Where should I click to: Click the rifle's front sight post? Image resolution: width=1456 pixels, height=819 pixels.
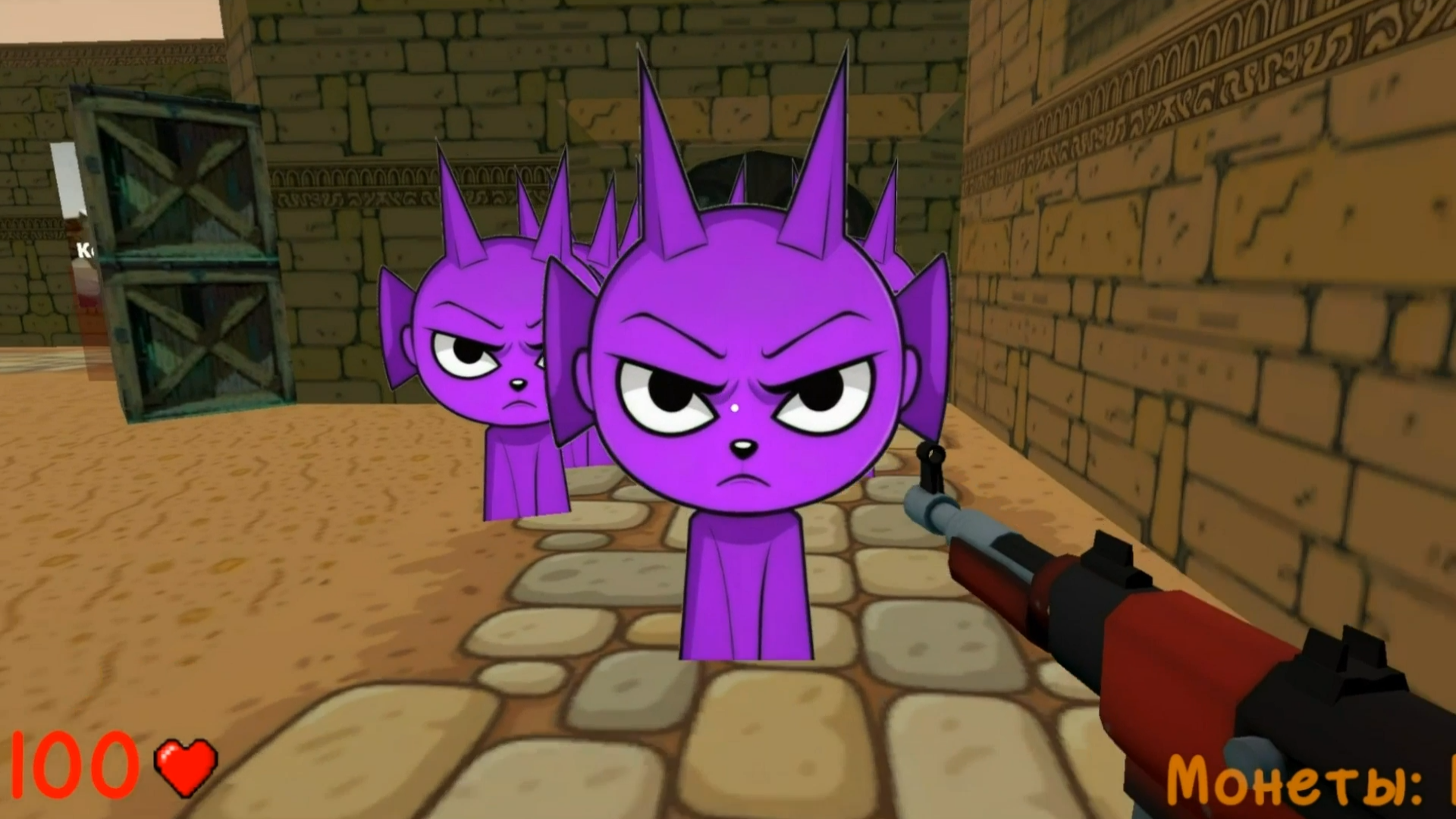pyautogui.click(x=929, y=466)
